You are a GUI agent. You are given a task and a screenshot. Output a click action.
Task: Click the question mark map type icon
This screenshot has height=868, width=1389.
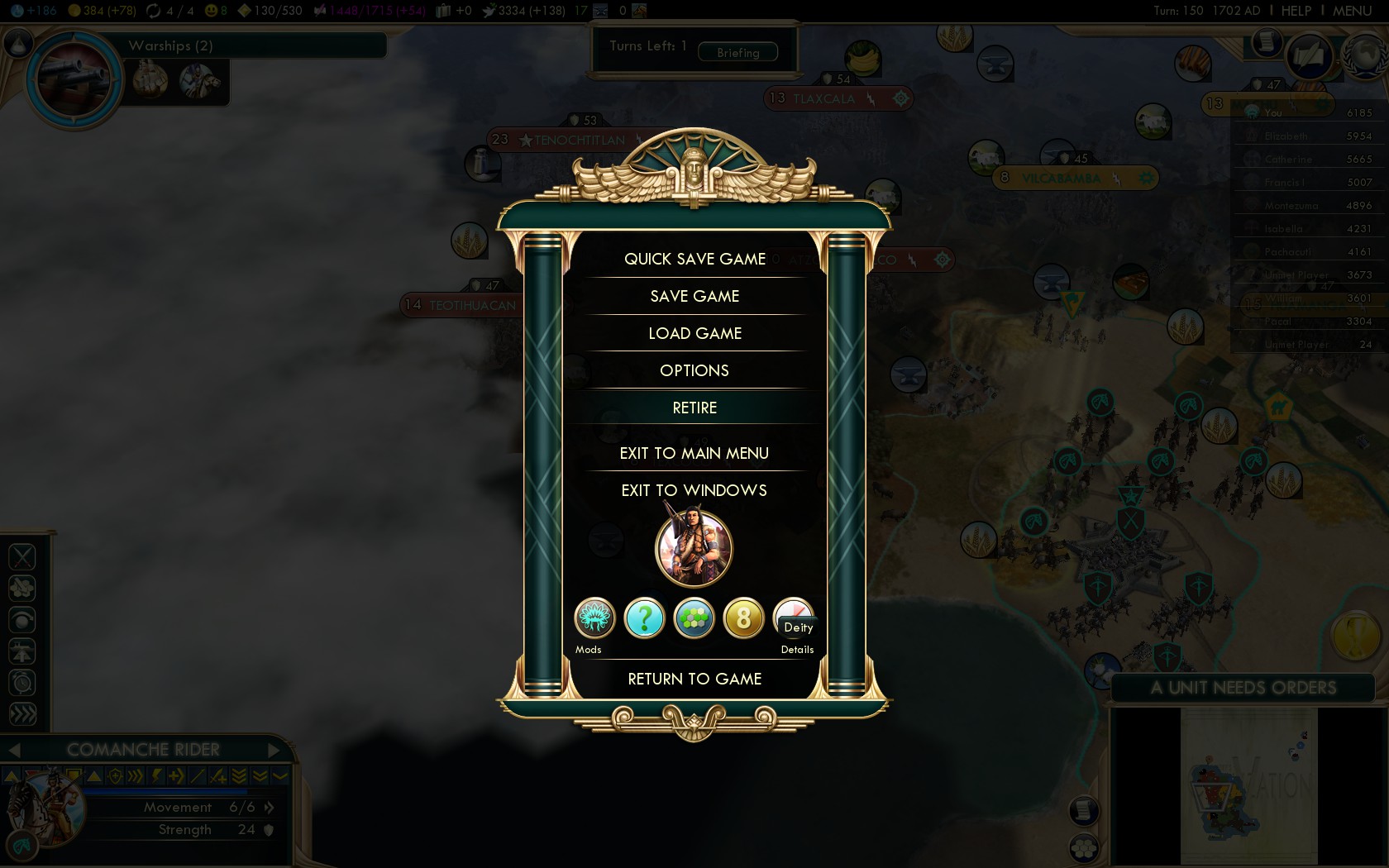(644, 618)
